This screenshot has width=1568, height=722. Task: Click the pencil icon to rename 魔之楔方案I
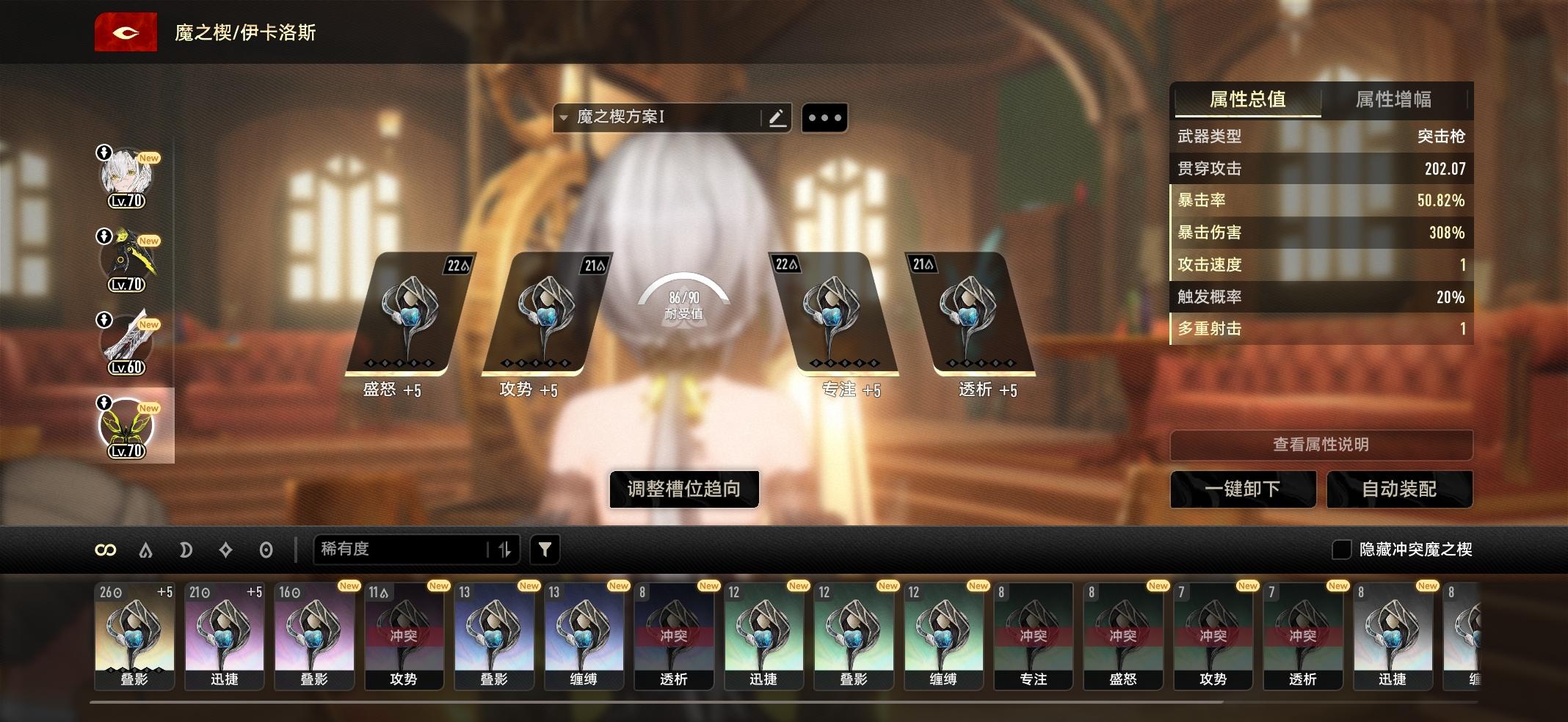[x=776, y=117]
